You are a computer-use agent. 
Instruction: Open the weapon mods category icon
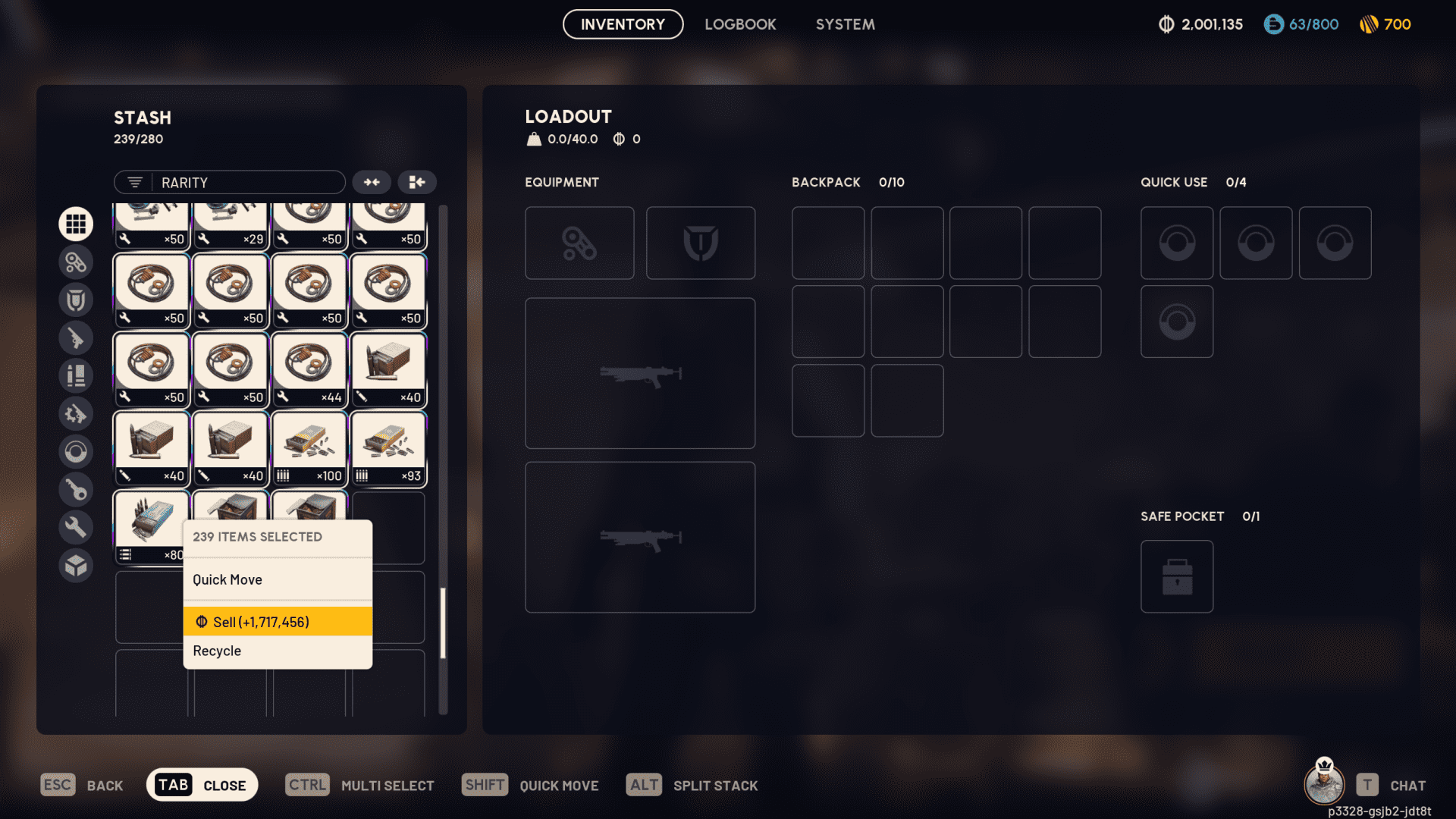(76, 413)
